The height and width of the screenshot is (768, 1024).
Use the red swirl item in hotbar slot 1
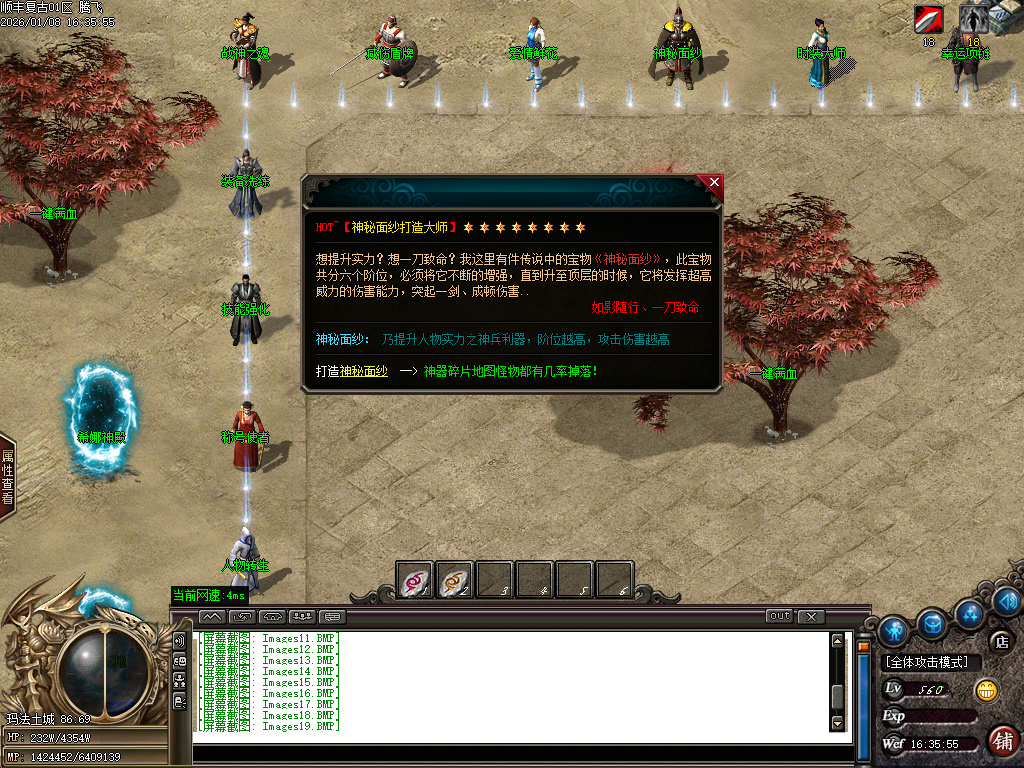(415, 580)
